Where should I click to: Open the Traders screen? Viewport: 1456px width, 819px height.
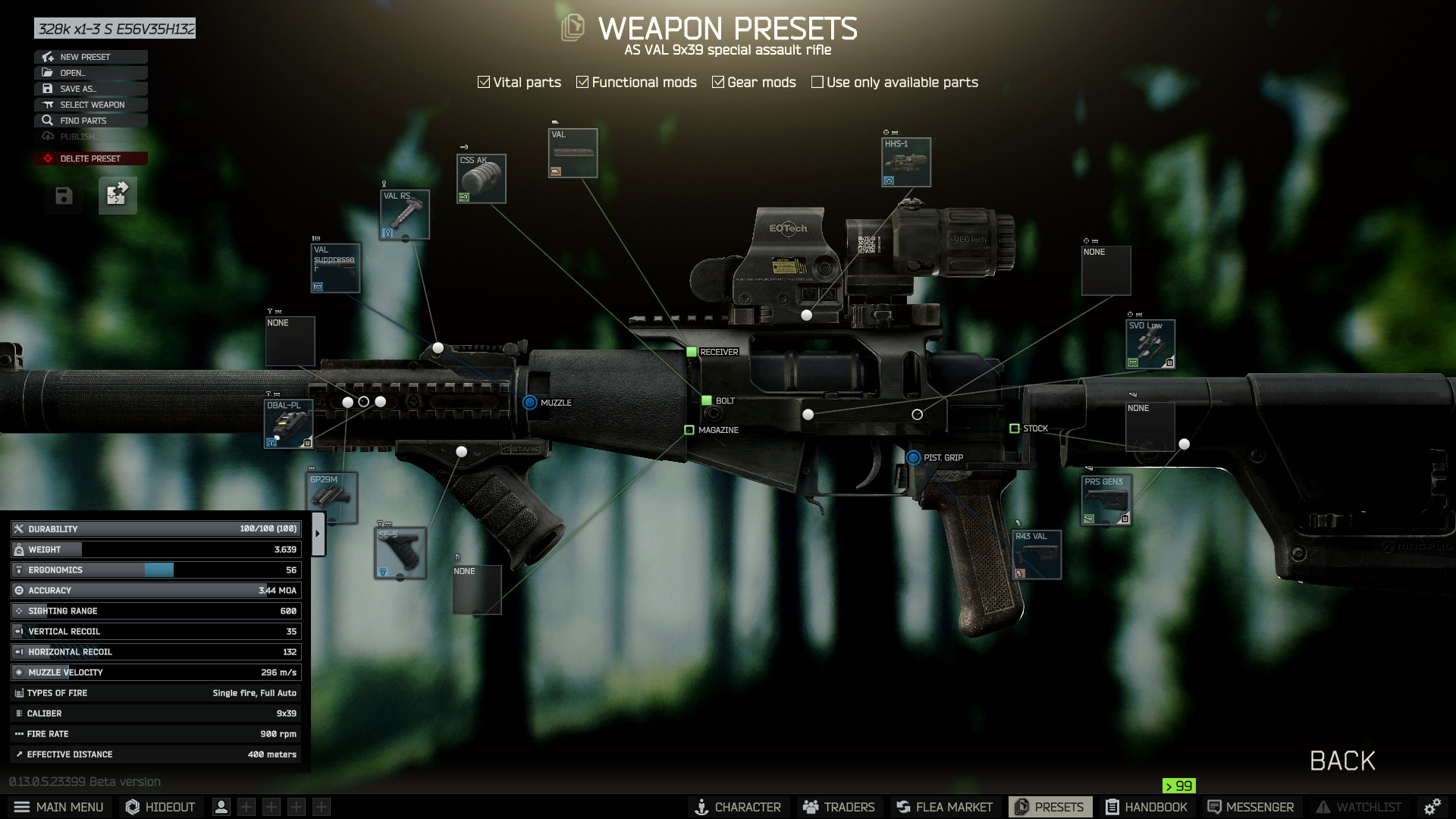(x=839, y=807)
